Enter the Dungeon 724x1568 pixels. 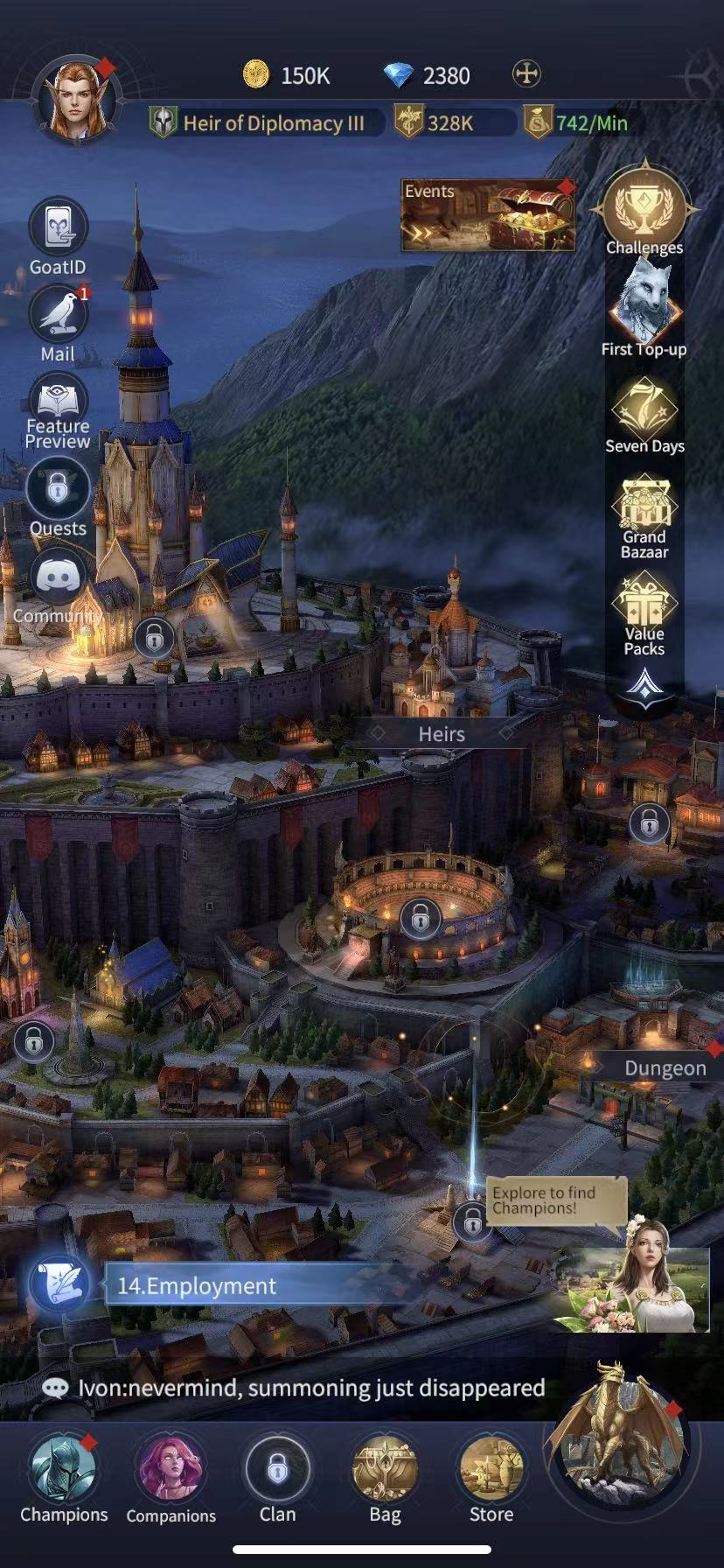pyautogui.click(x=665, y=1068)
